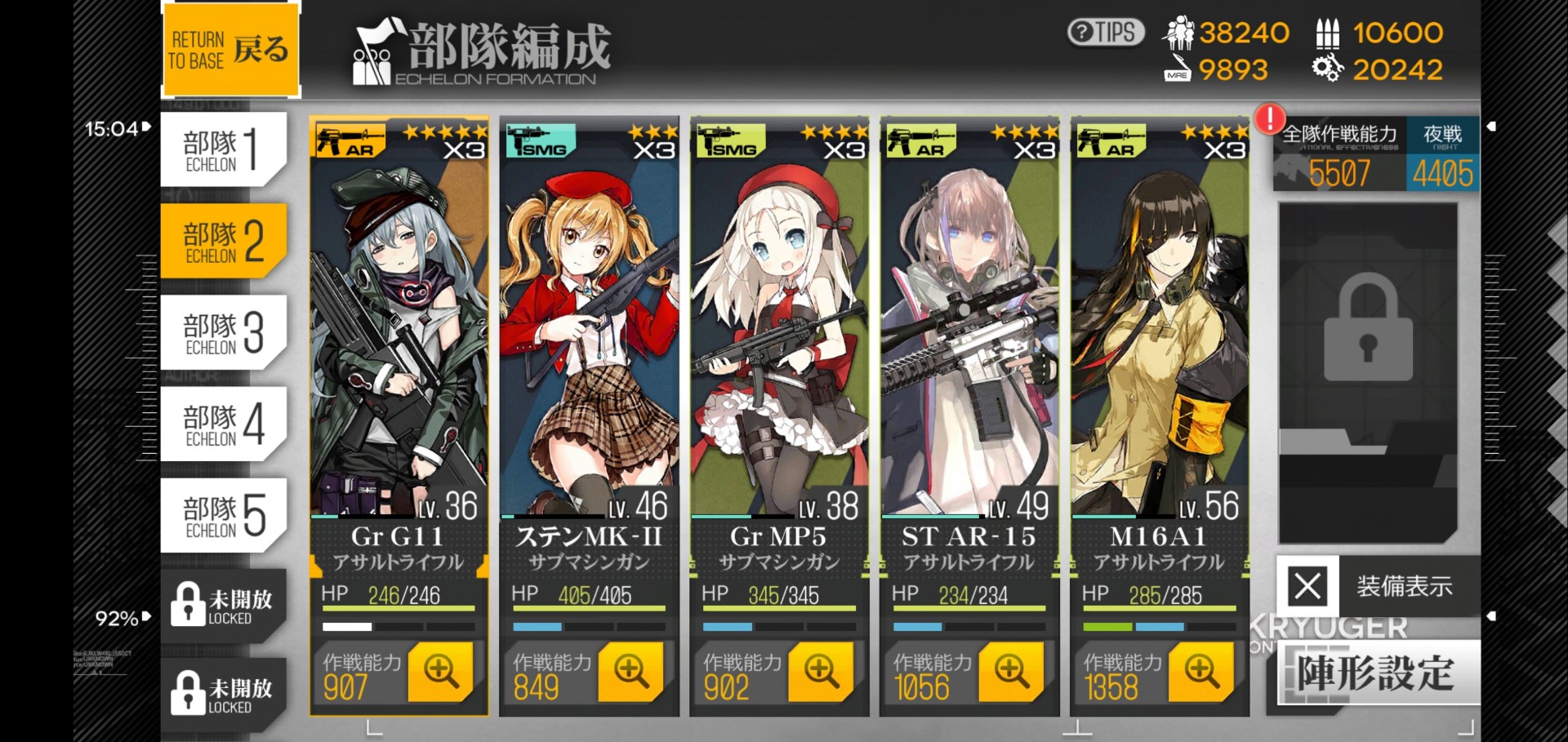Show ST AR-15 combat power details
Viewport: 1568px width, 742px height.
[x=1011, y=672]
